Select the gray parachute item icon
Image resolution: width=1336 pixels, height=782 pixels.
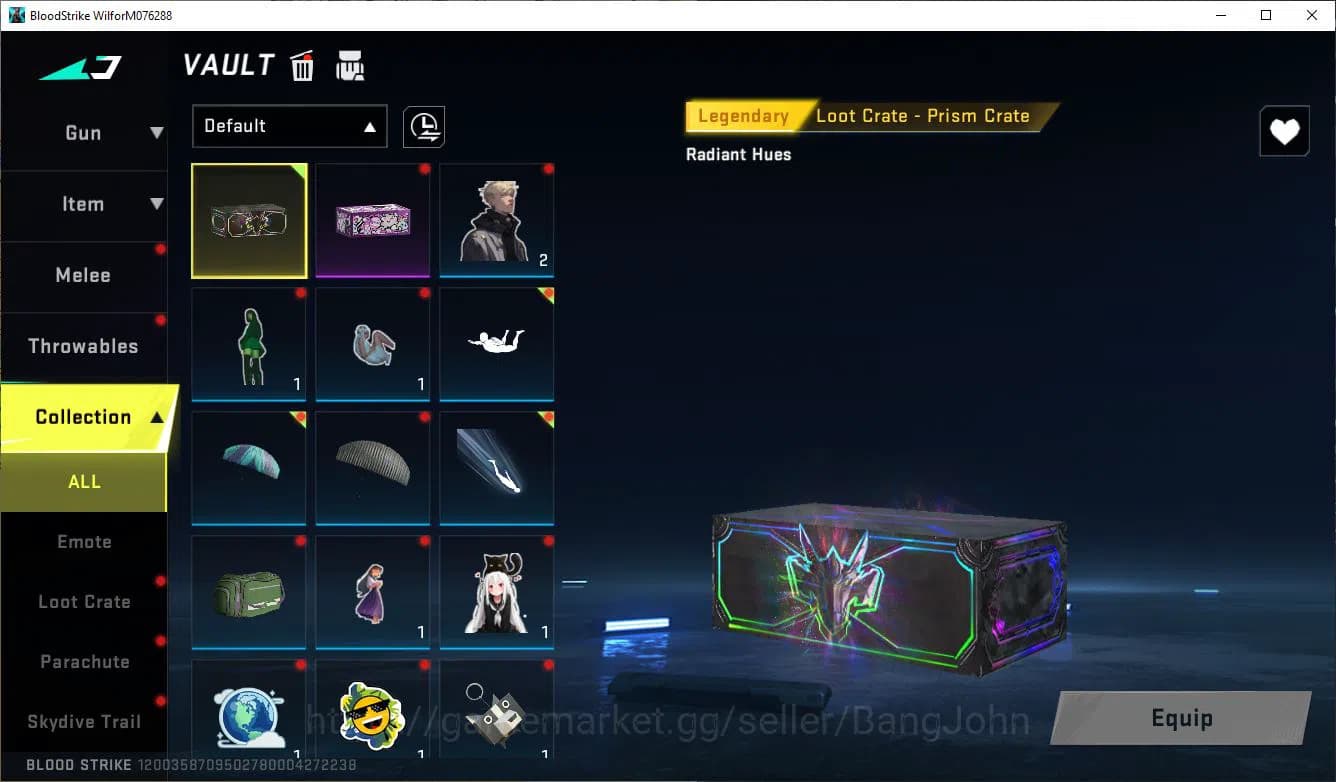point(372,466)
